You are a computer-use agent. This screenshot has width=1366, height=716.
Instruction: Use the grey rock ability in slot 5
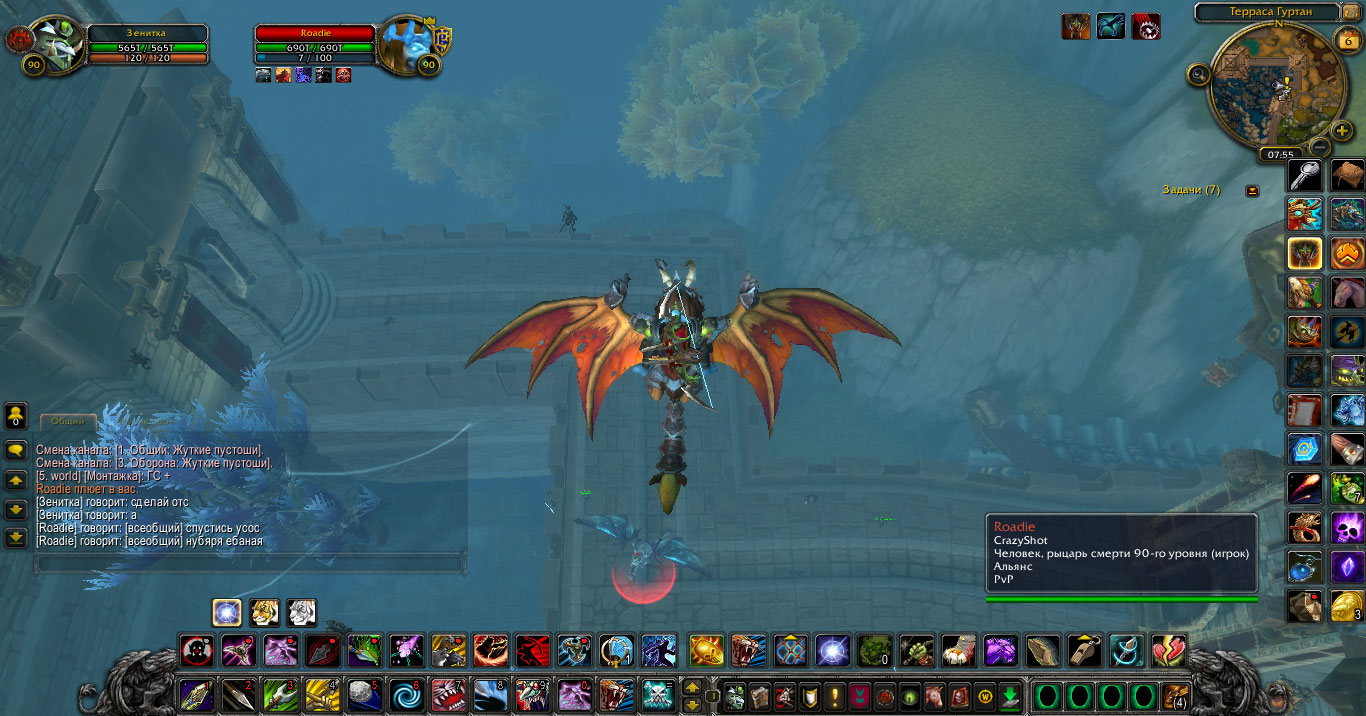click(365, 694)
